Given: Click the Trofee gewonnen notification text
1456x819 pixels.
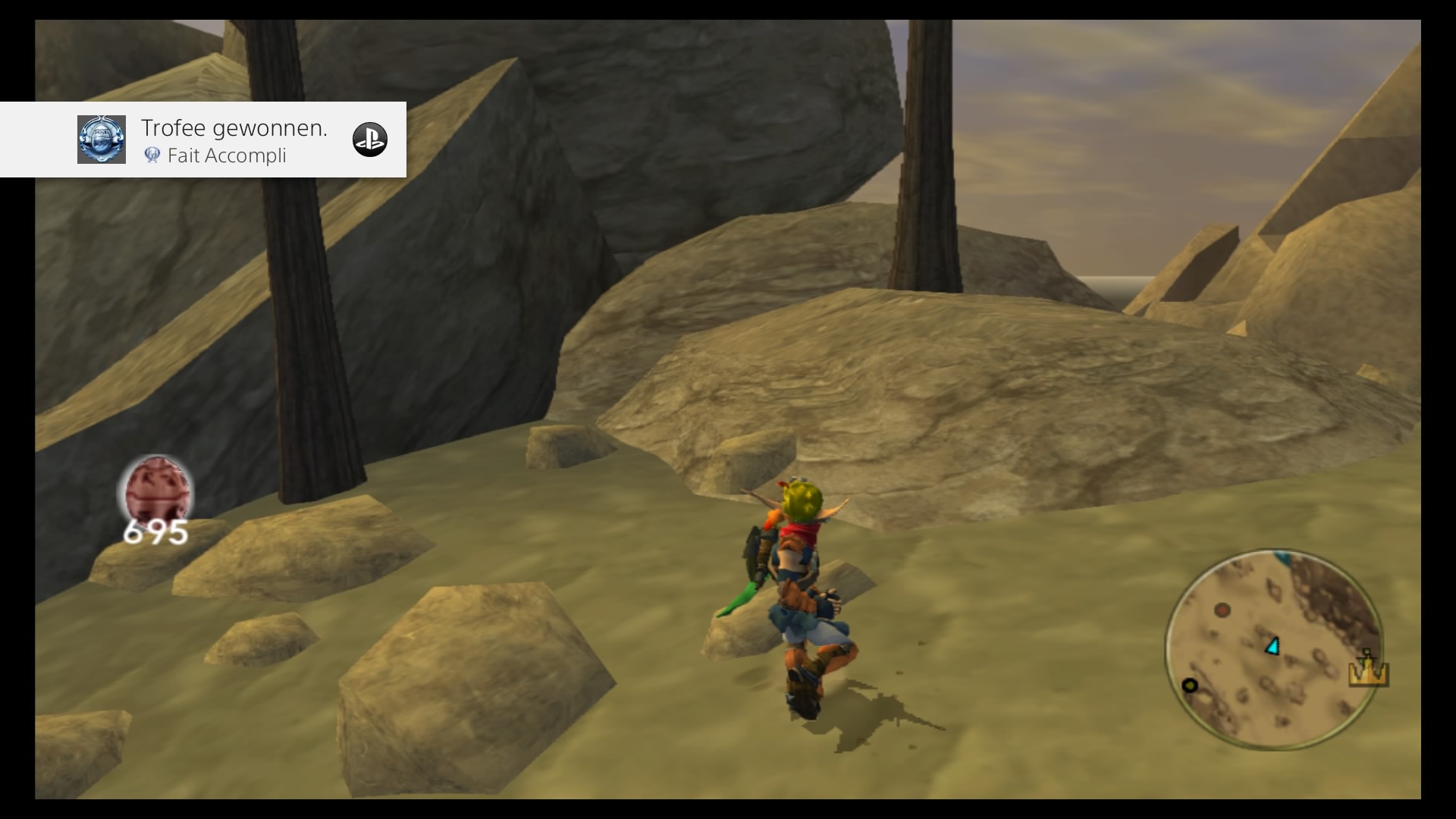Looking at the screenshot, I should (x=234, y=127).
